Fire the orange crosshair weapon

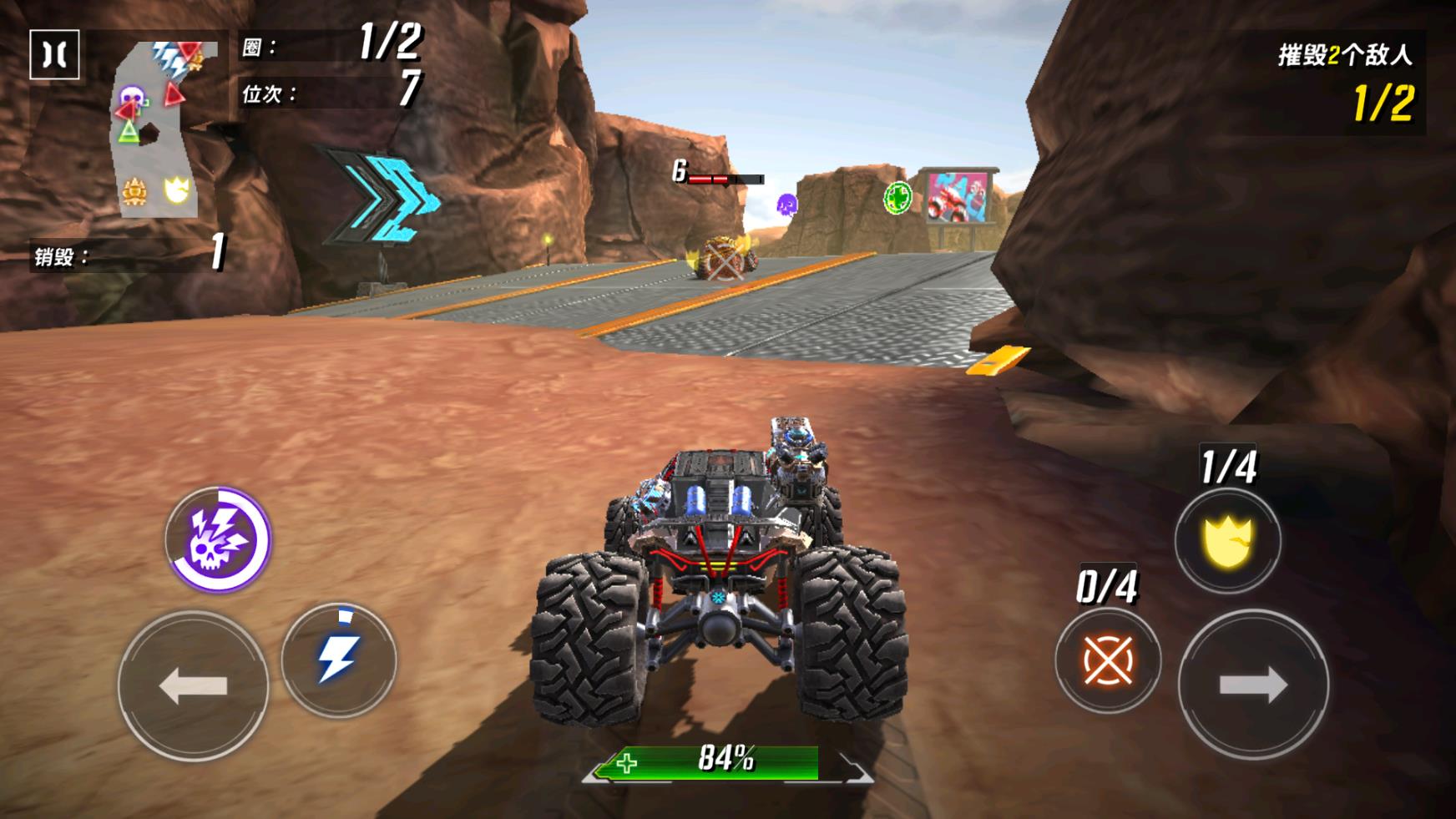[1107, 660]
